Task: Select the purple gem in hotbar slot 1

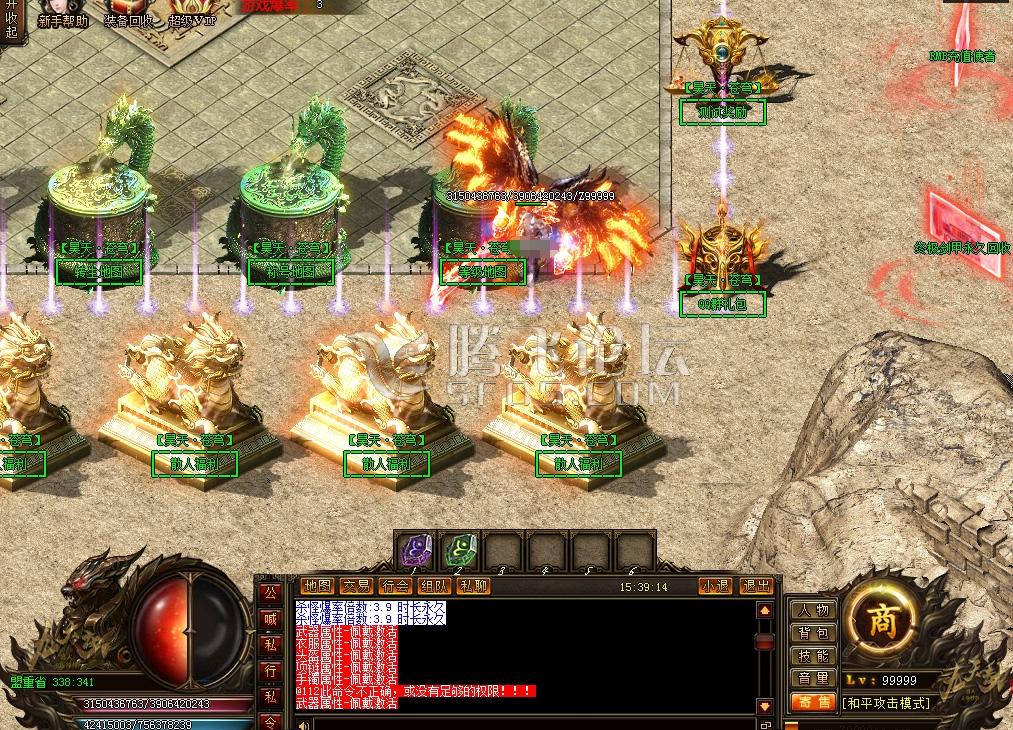Action: [x=415, y=550]
